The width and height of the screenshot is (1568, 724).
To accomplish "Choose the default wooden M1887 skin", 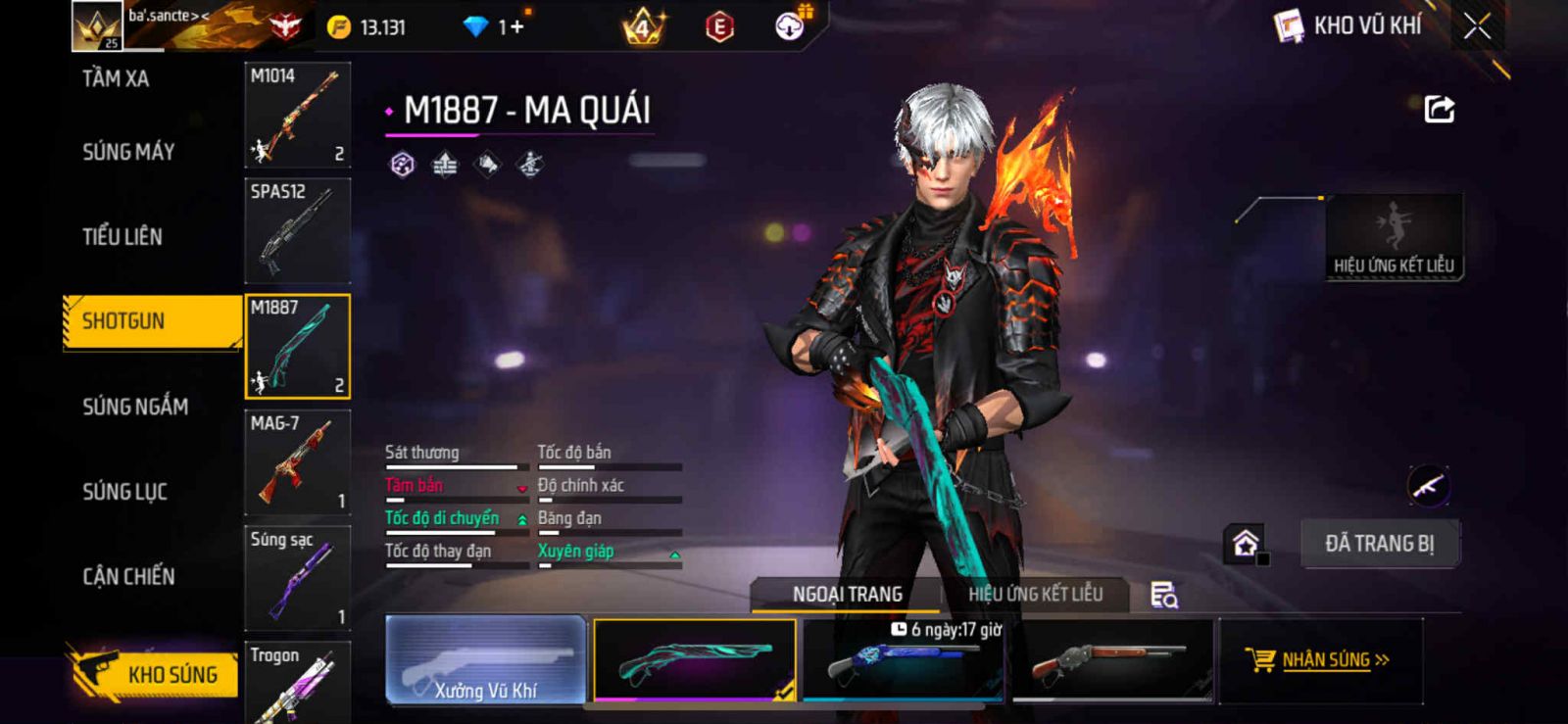I will pos(1111,662).
